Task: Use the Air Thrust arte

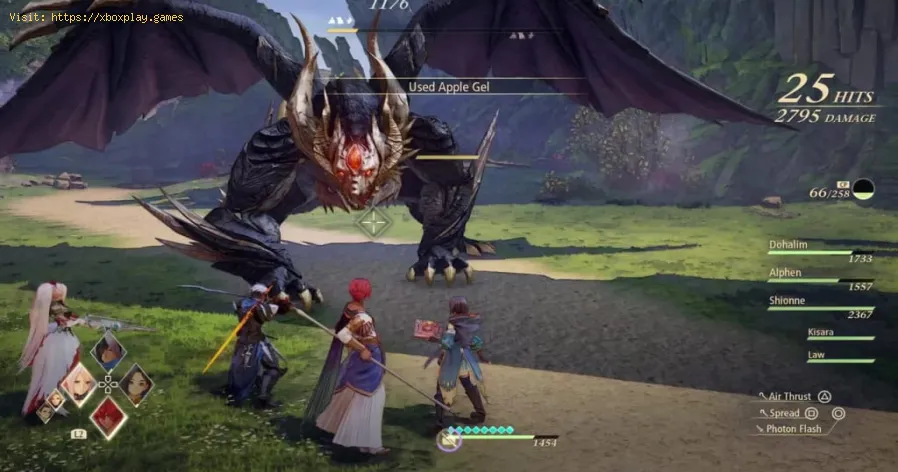Action: (x=791, y=397)
